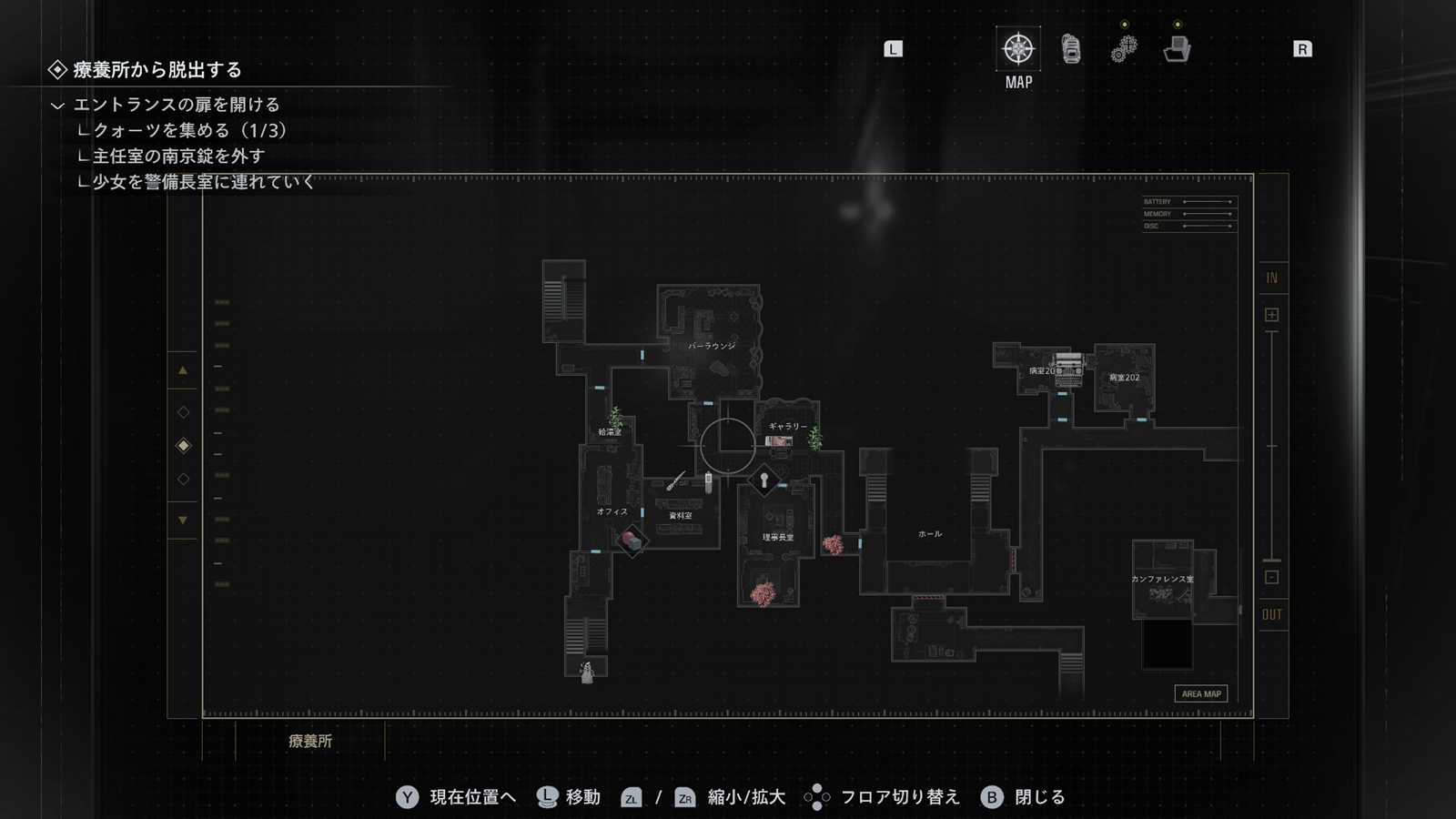Image resolution: width=1456 pixels, height=819 pixels.
Task: Select the upper floor diamond marker
Action: tap(183, 412)
